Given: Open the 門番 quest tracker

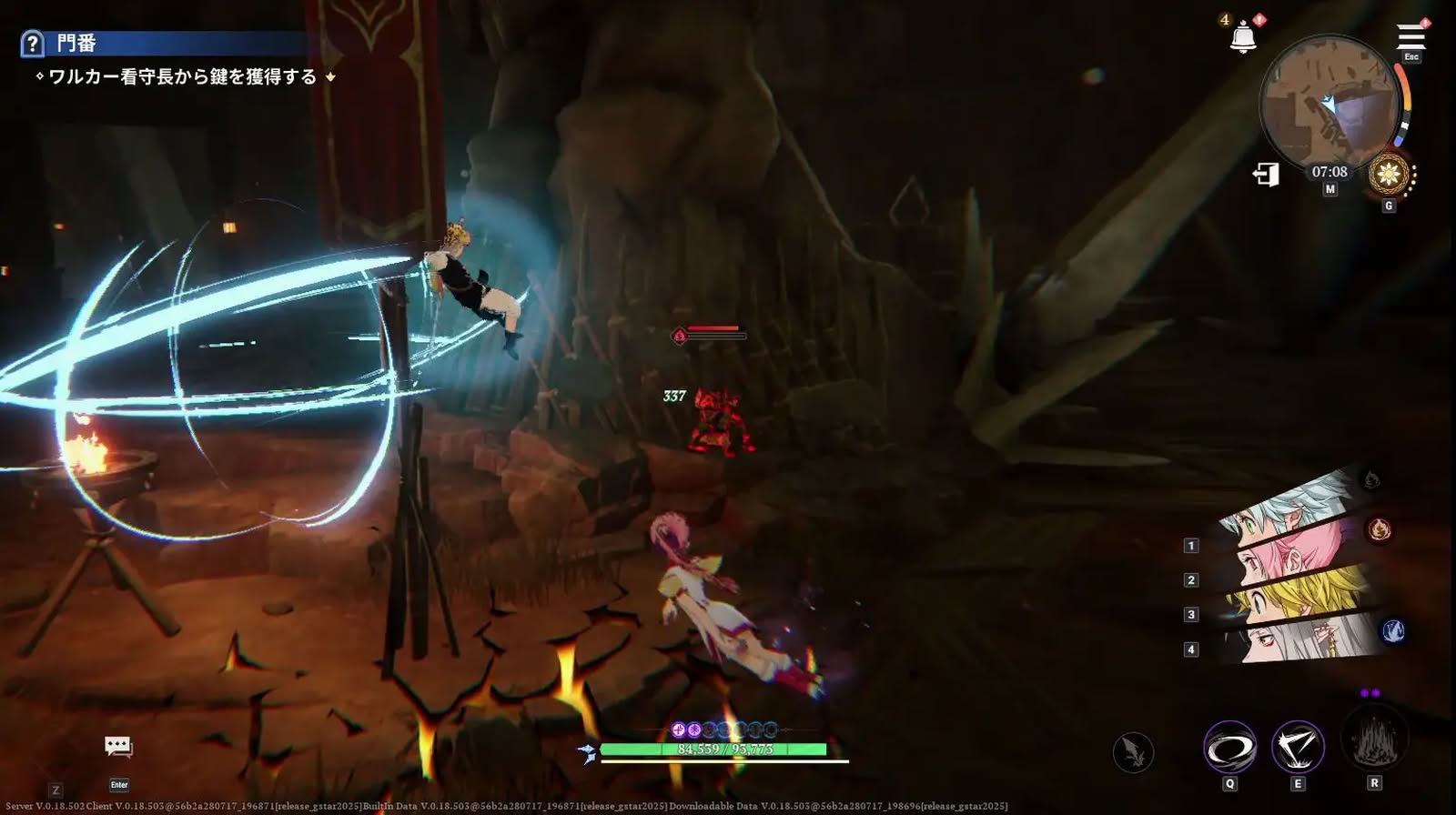Looking at the screenshot, I should click(x=76, y=43).
